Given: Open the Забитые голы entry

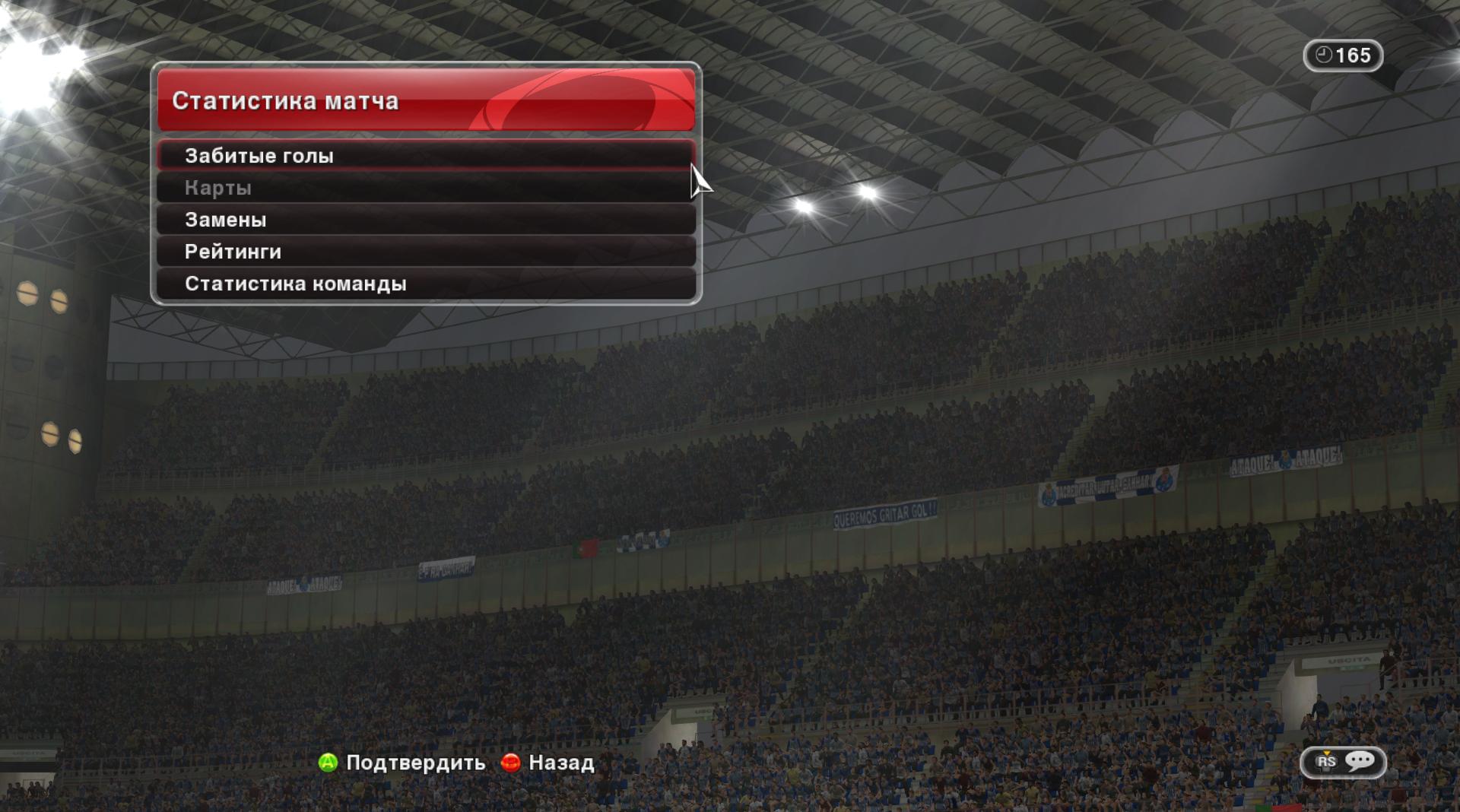Looking at the screenshot, I should tap(426, 156).
